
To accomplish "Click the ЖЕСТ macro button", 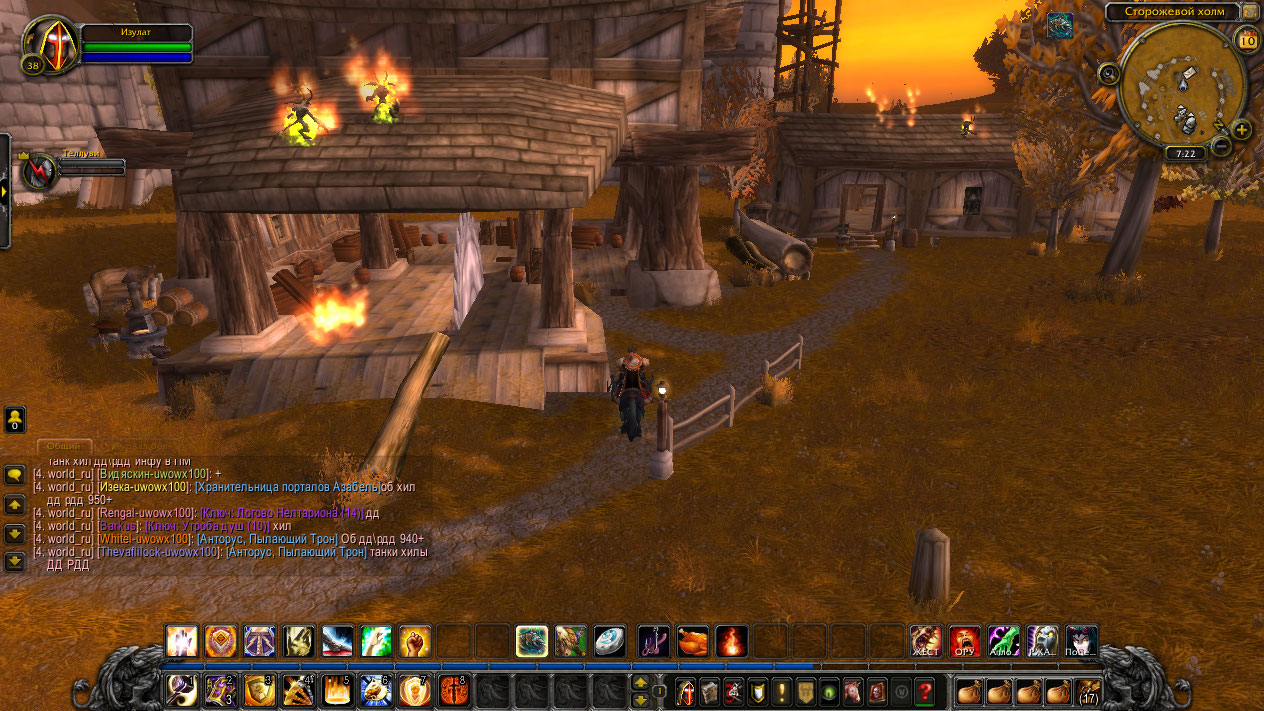I will point(926,641).
